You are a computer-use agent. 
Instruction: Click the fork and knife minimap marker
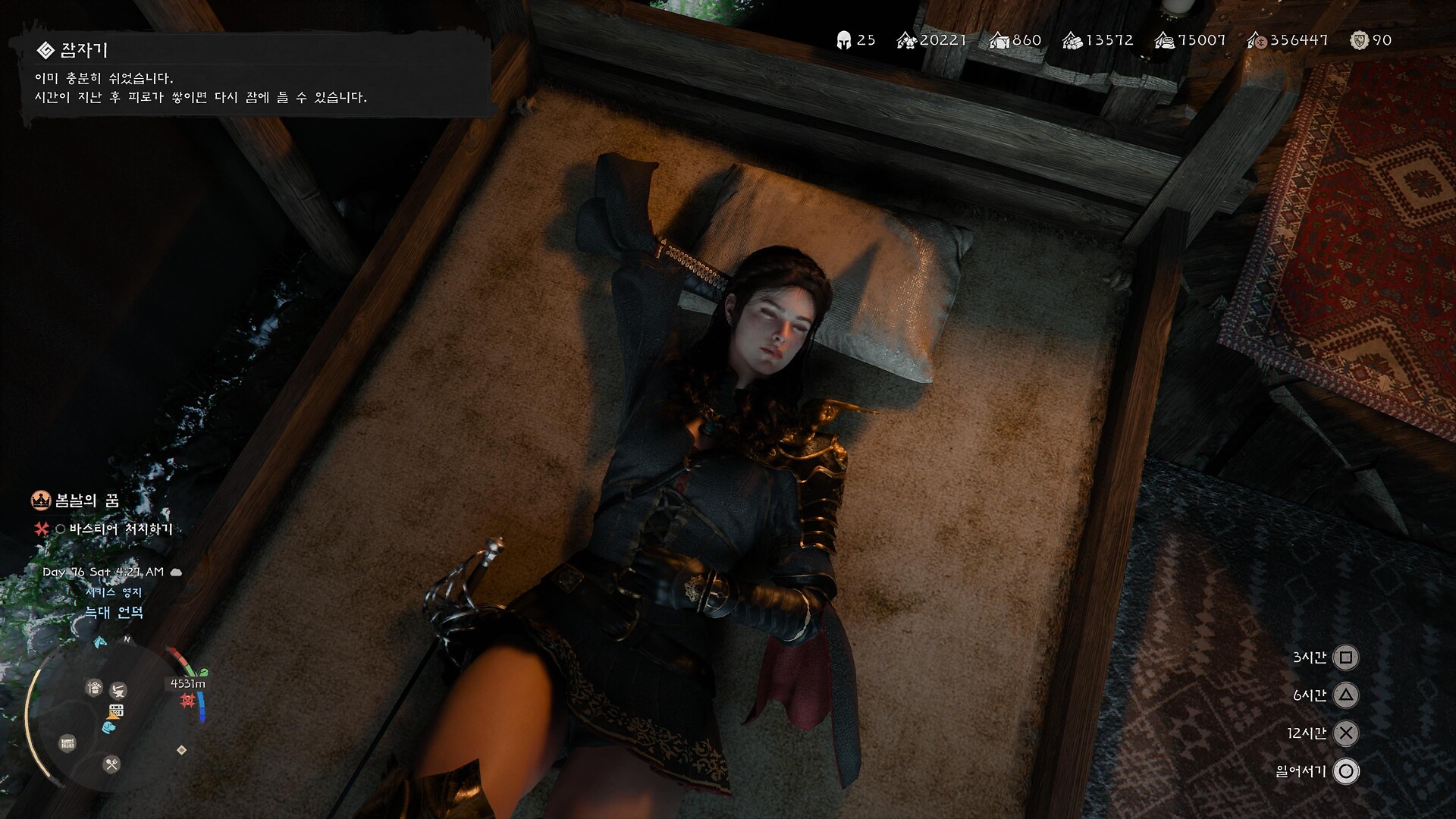click(x=111, y=764)
